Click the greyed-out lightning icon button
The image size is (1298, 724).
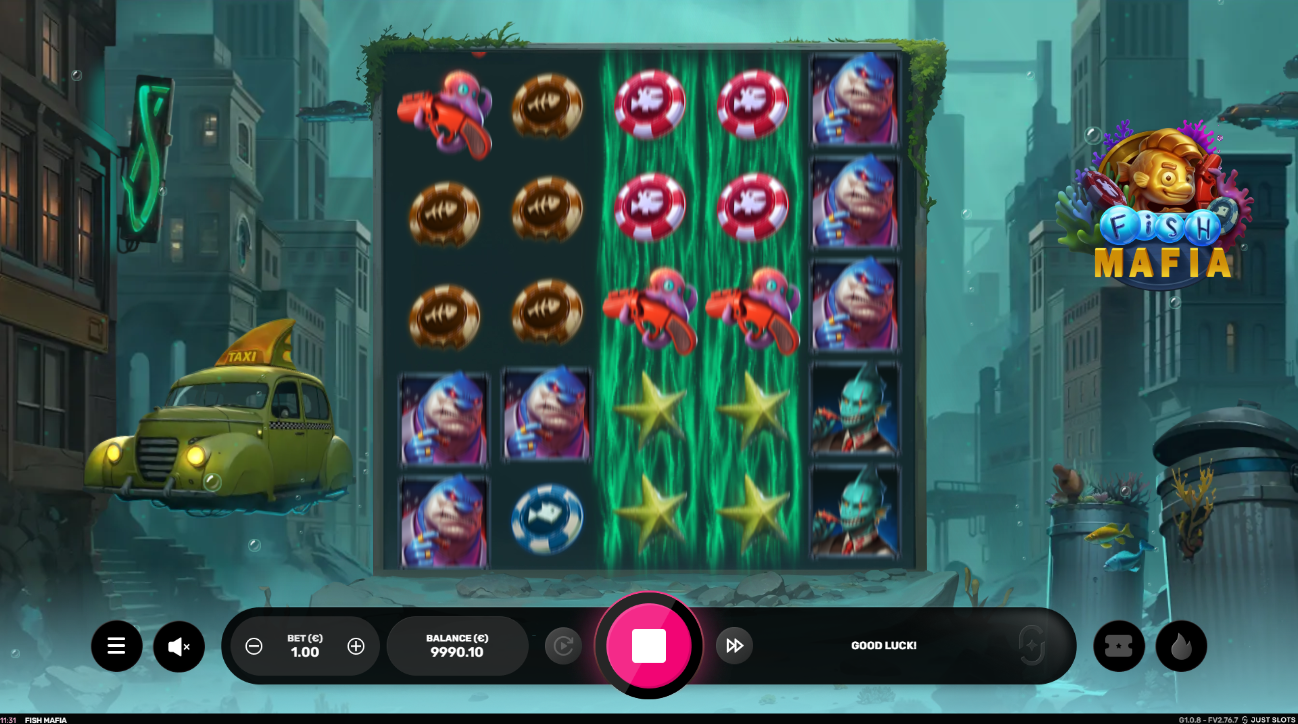pyautogui.click(x=1032, y=645)
